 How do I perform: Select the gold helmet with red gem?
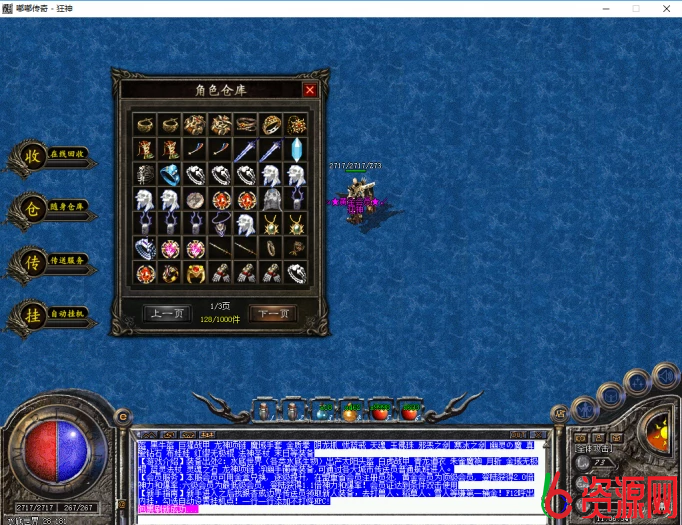click(x=194, y=272)
